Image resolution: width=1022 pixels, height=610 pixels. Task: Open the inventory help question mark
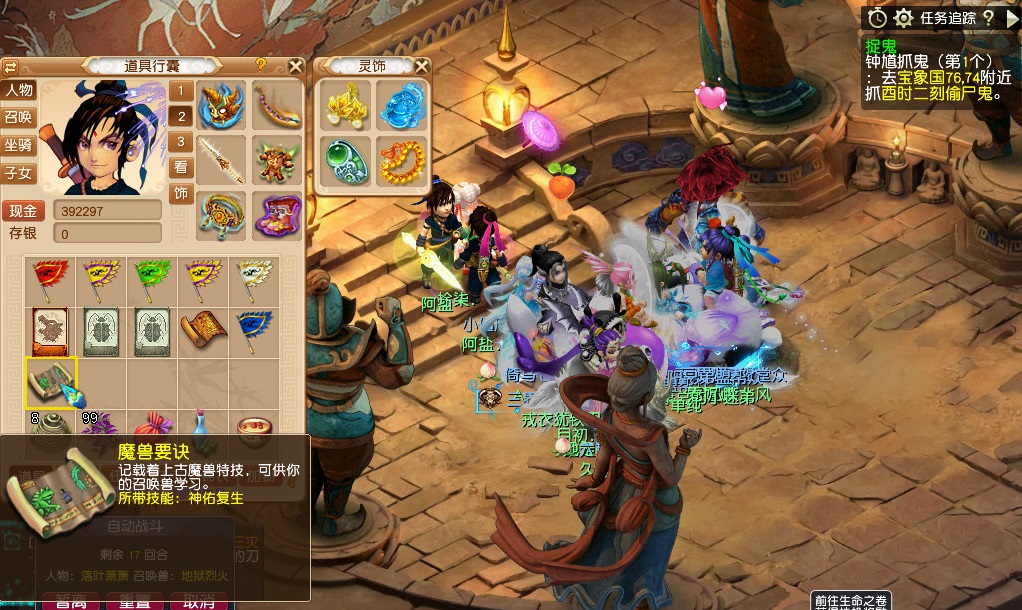click(260, 66)
